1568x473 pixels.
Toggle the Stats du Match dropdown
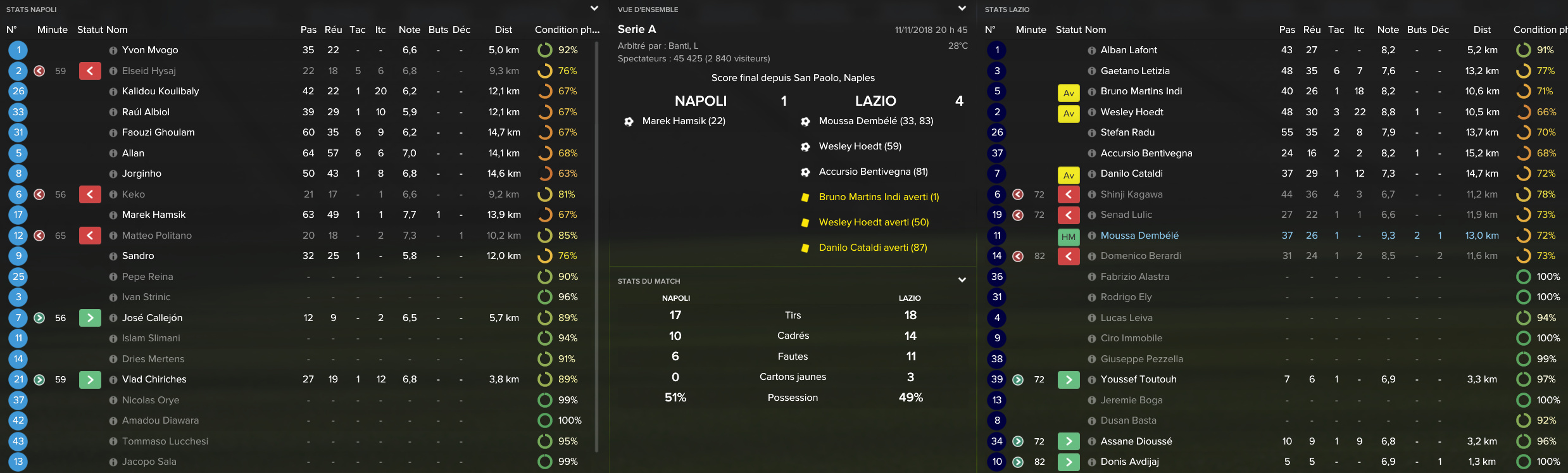point(962,280)
